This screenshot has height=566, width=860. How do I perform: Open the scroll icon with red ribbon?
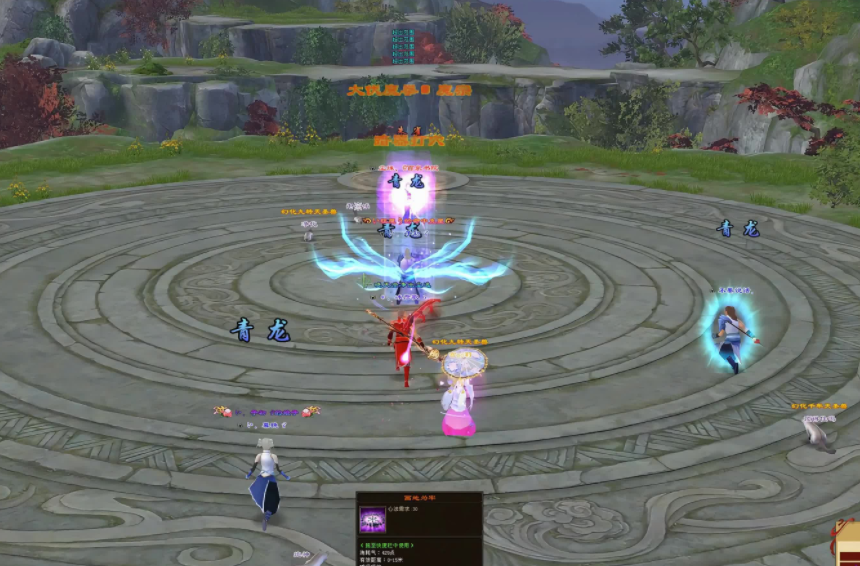click(847, 540)
